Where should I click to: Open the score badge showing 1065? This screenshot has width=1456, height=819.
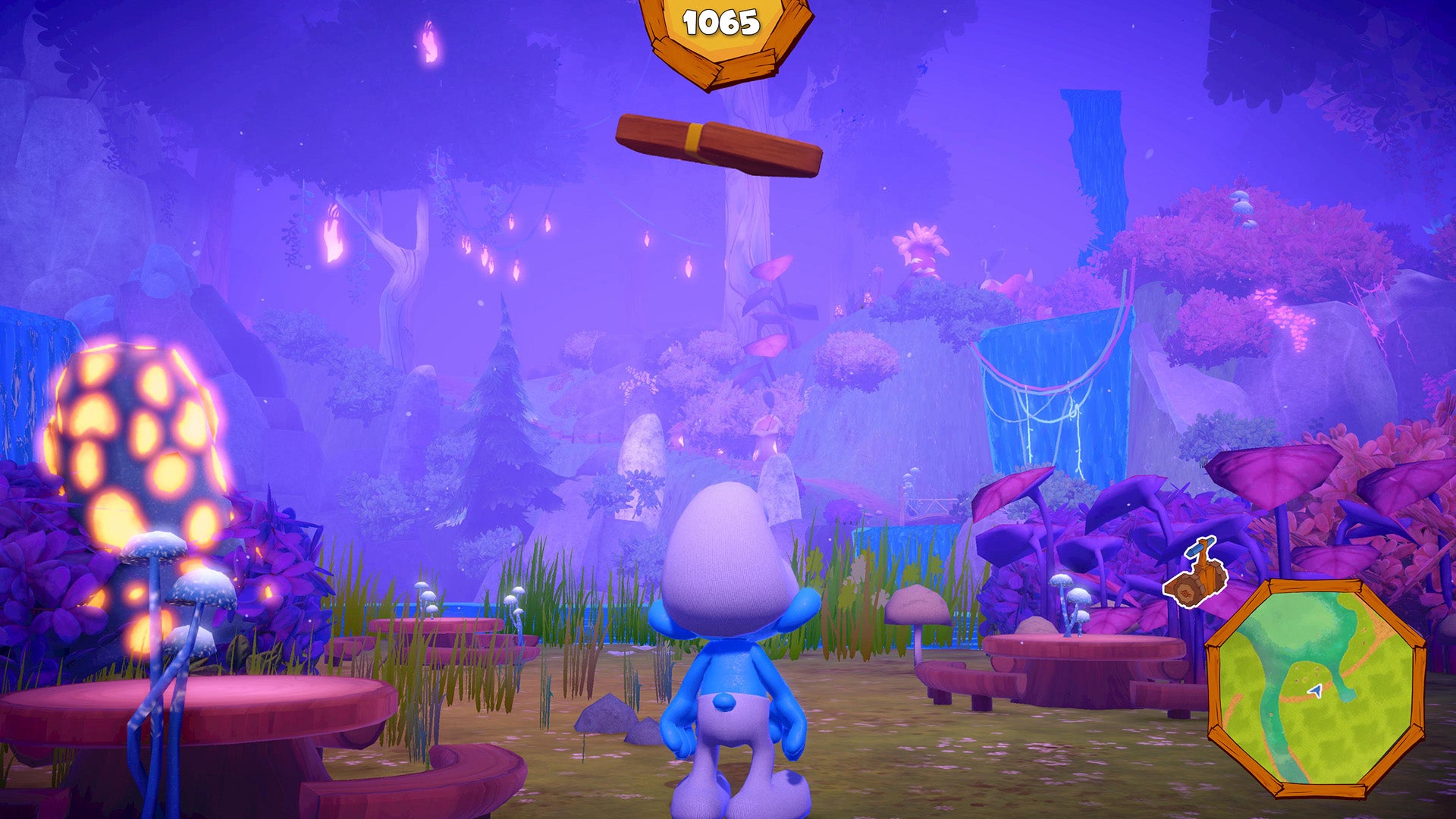click(x=720, y=23)
